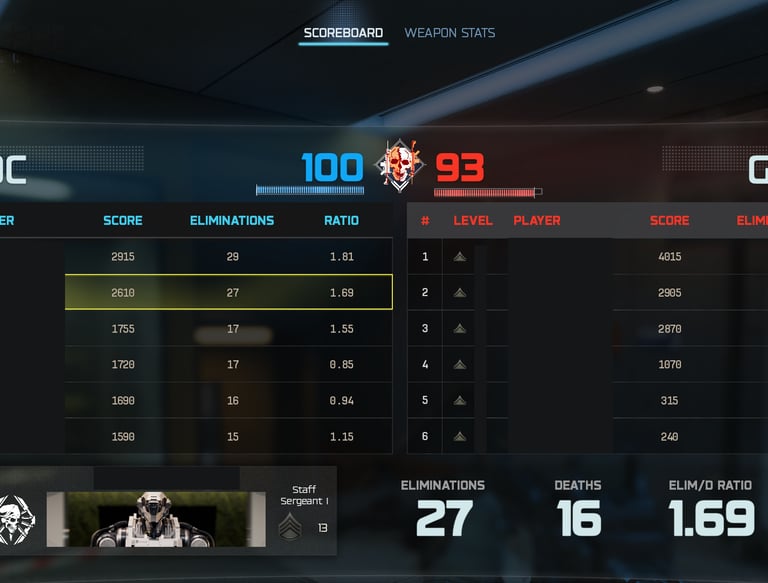Choose the blue team row scoring 1590
The width and height of the screenshot is (768, 583).
228,437
